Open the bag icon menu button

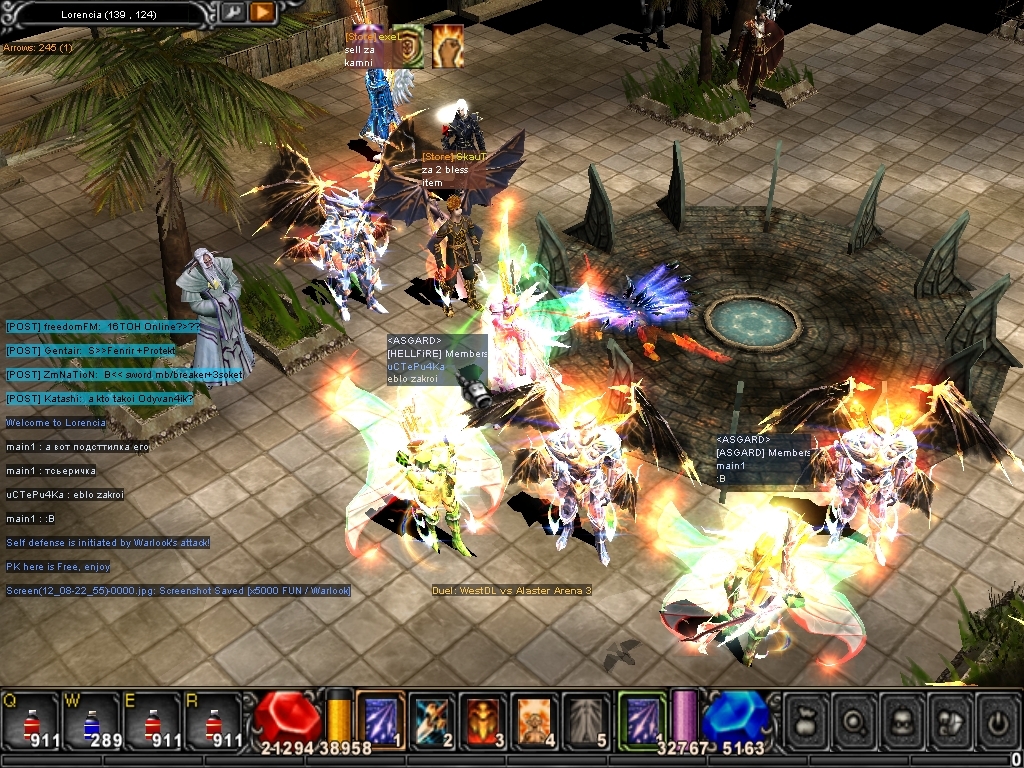tap(806, 719)
